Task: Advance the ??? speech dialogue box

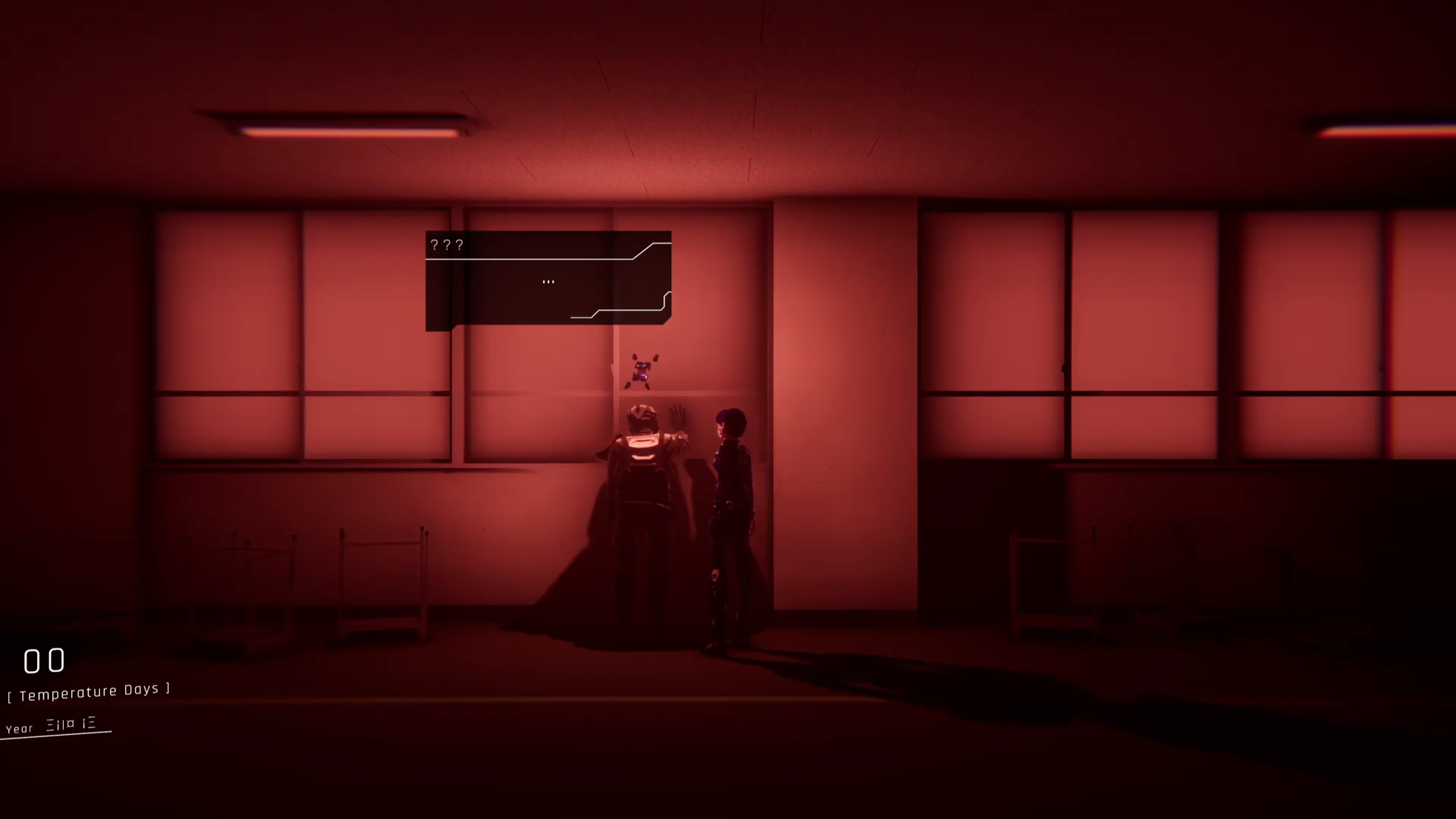Action: click(548, 281)
